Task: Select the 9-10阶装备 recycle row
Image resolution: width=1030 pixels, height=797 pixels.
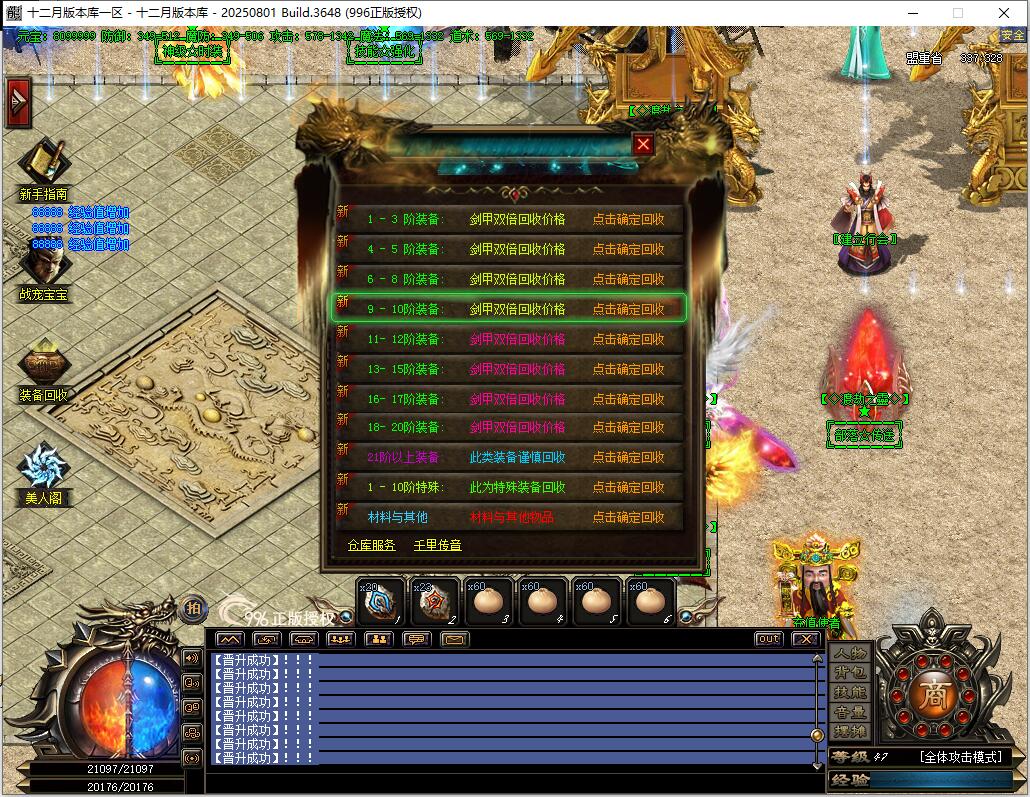Action: click(509, 309)
